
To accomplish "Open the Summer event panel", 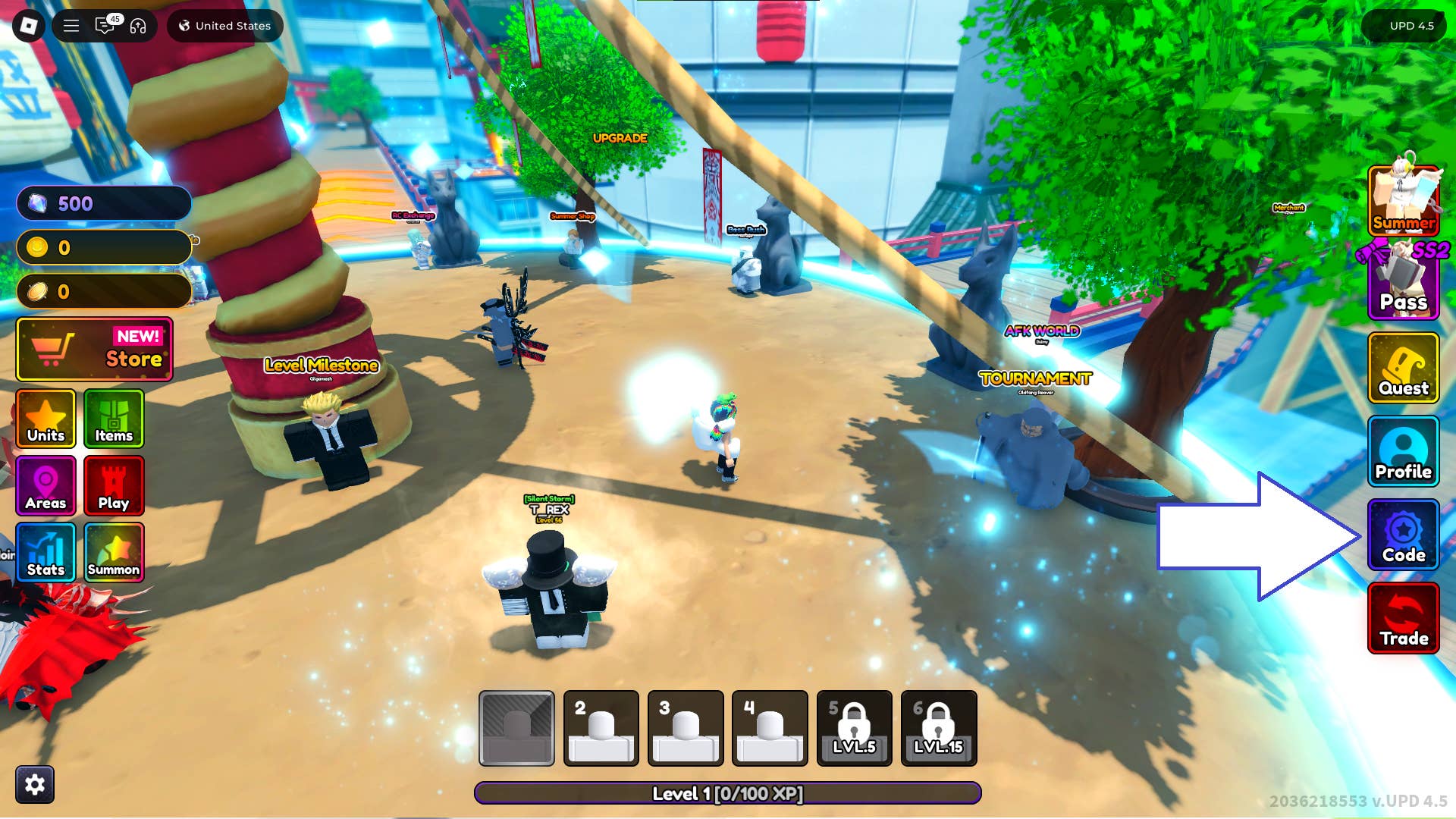I will (1403, 200).
